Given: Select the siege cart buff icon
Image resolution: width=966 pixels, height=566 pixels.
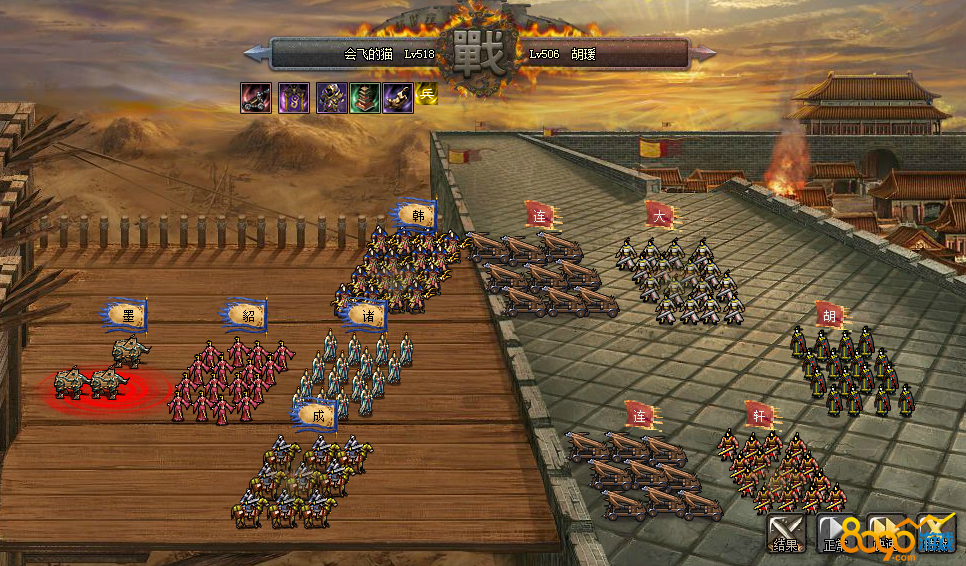Looking at the screenshot, I should pyautogui.click(x=255, y=97).
